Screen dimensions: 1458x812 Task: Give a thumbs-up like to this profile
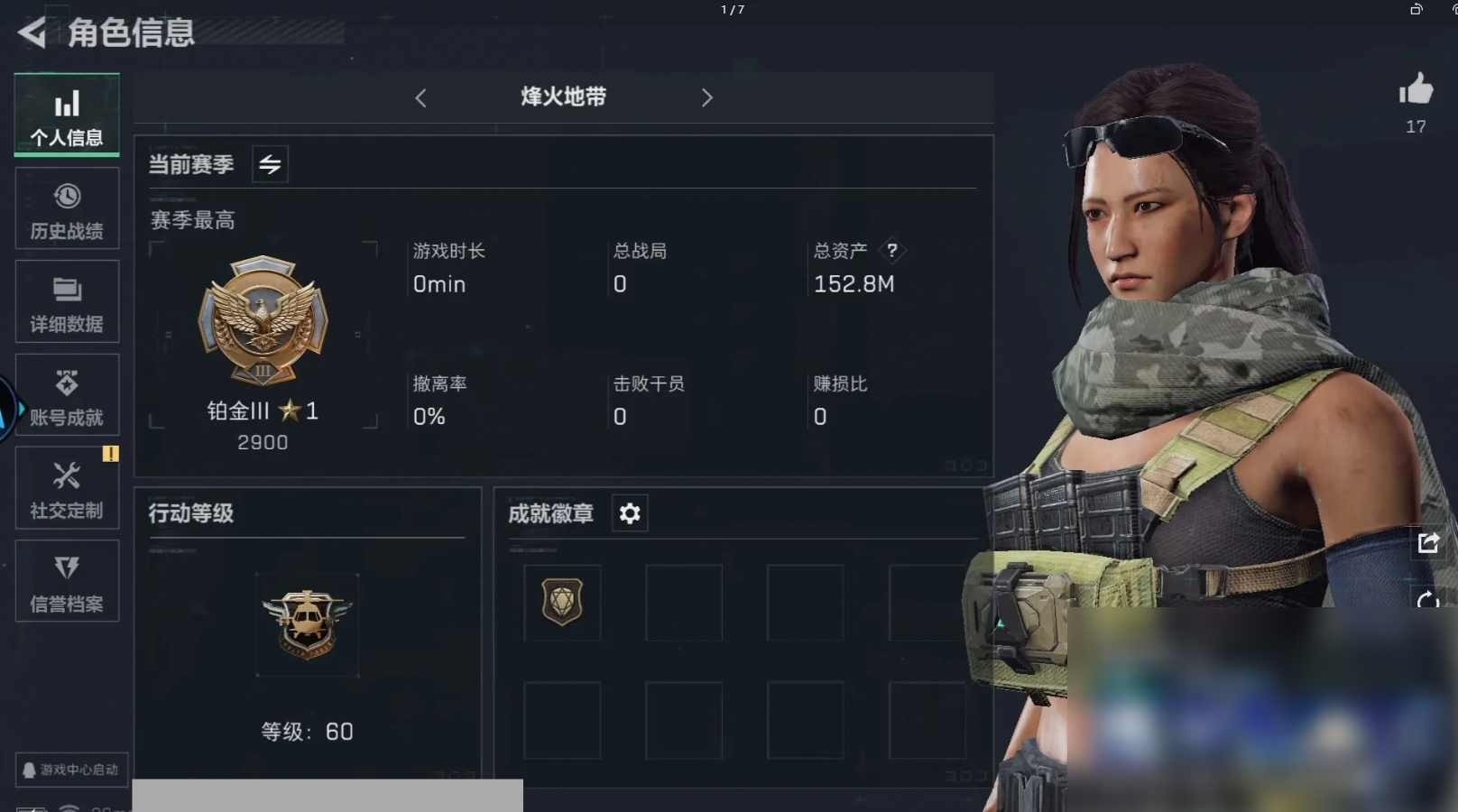tap(1416, 89)
